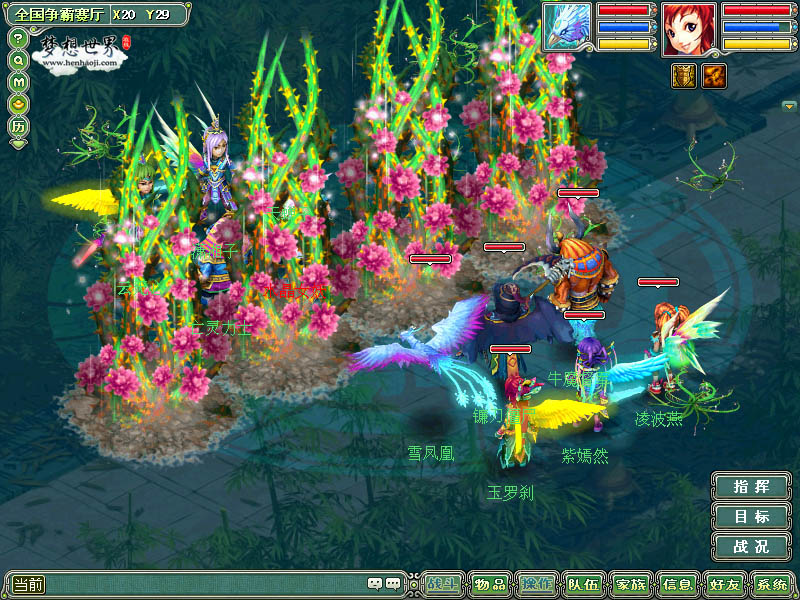Open the 历 calendar button
The width and height of the screenshot is (800, 600).
coord(18,126)
